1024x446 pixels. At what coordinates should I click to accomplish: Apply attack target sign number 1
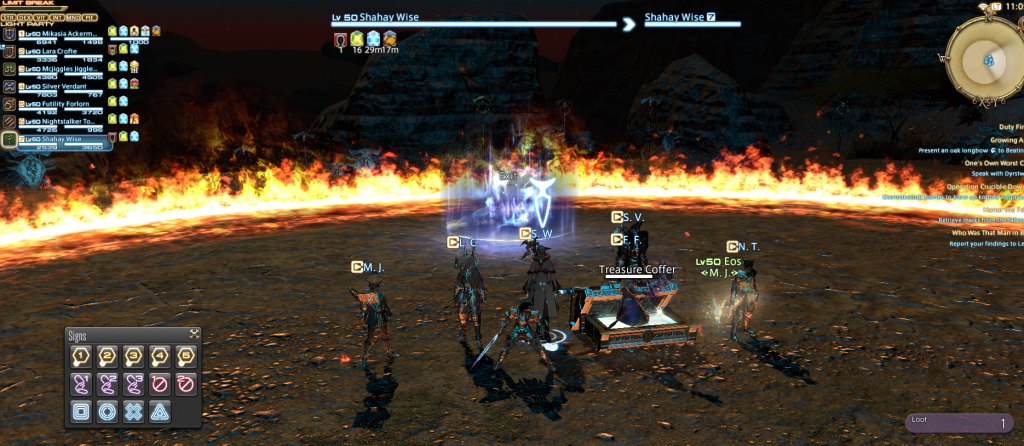coord(82,357)
